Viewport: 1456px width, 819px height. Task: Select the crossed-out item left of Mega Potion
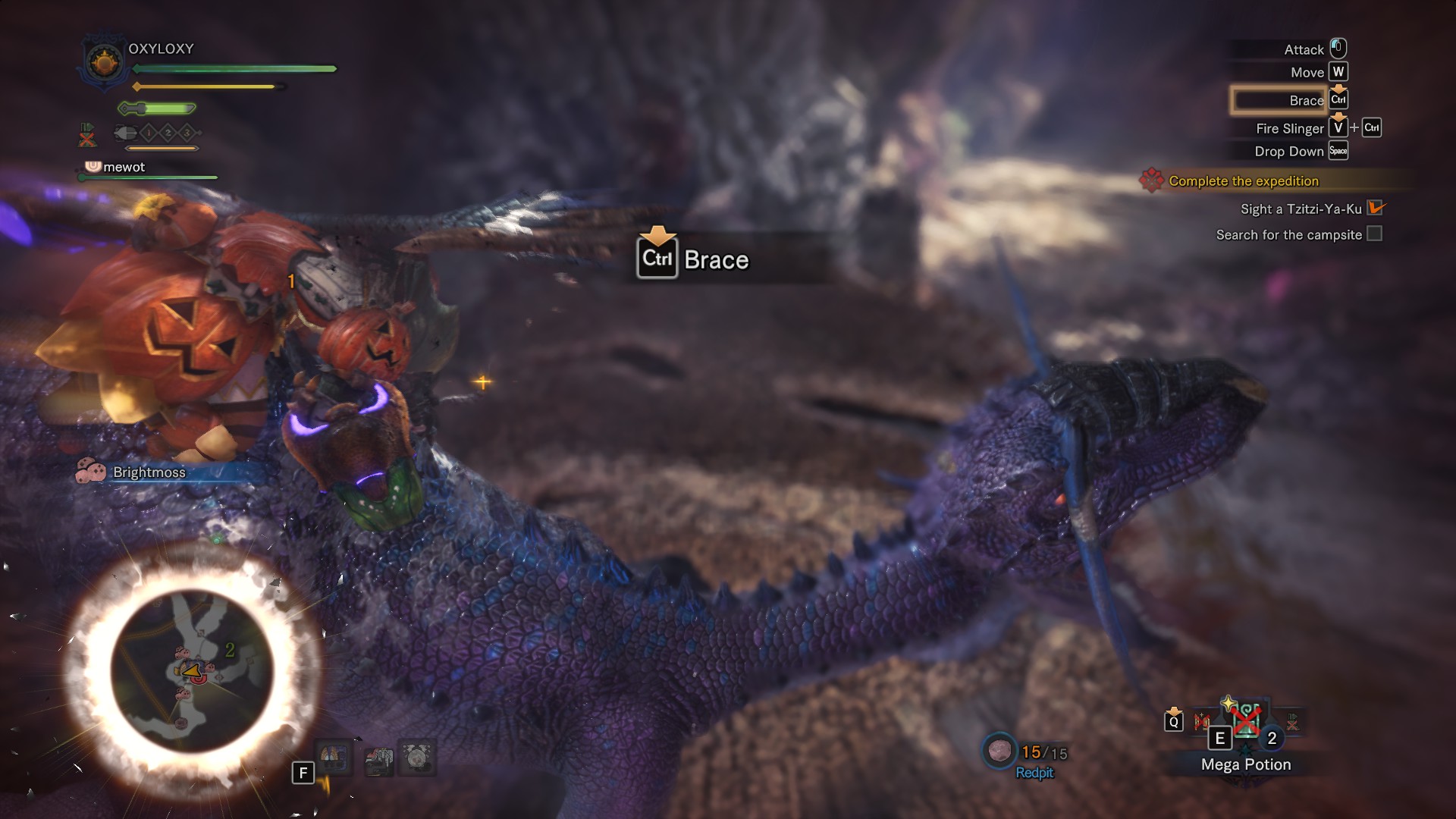click(1201, 721)
